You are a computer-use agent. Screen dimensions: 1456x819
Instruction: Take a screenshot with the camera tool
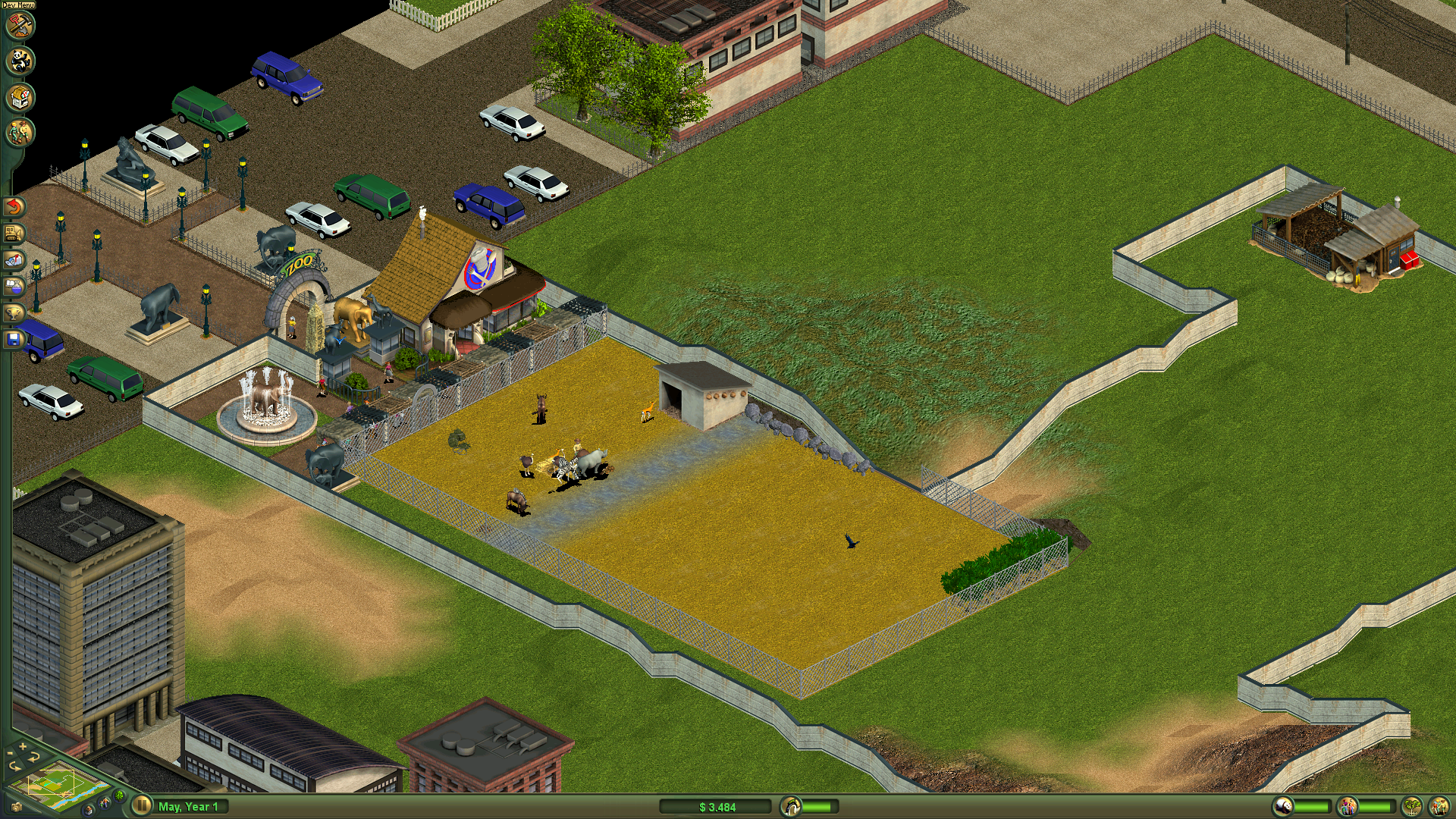[x=17, y=808]
